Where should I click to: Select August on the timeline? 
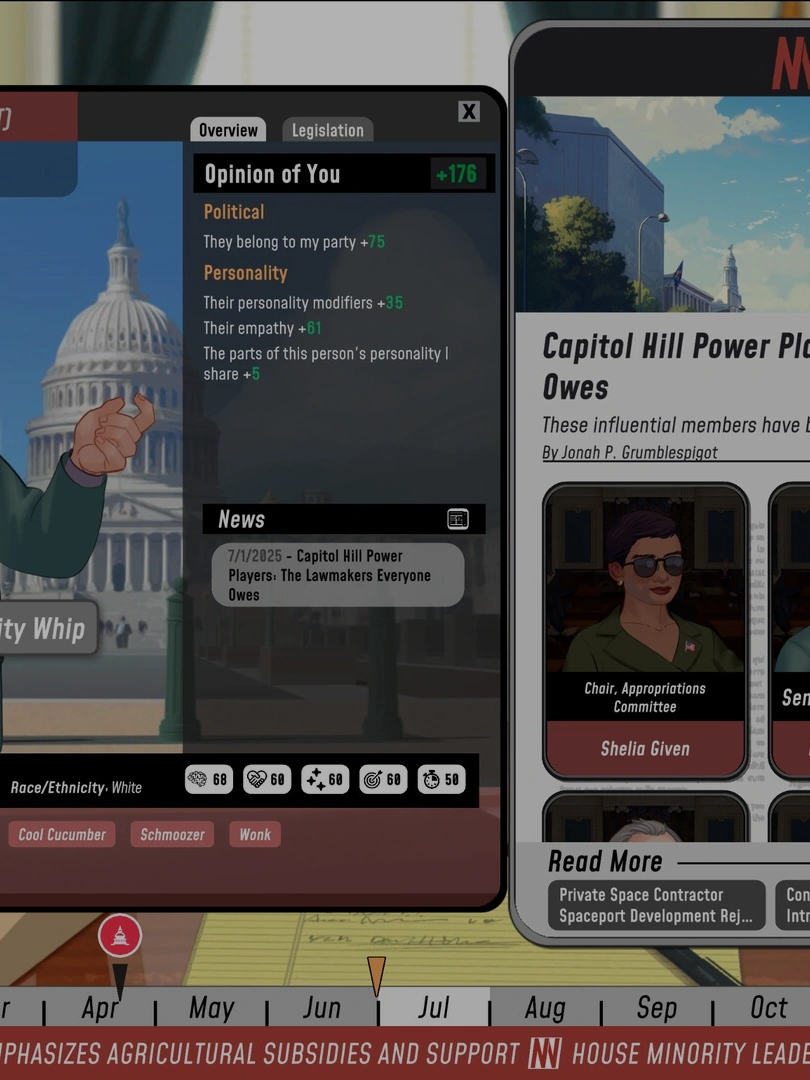[545, 1007]
